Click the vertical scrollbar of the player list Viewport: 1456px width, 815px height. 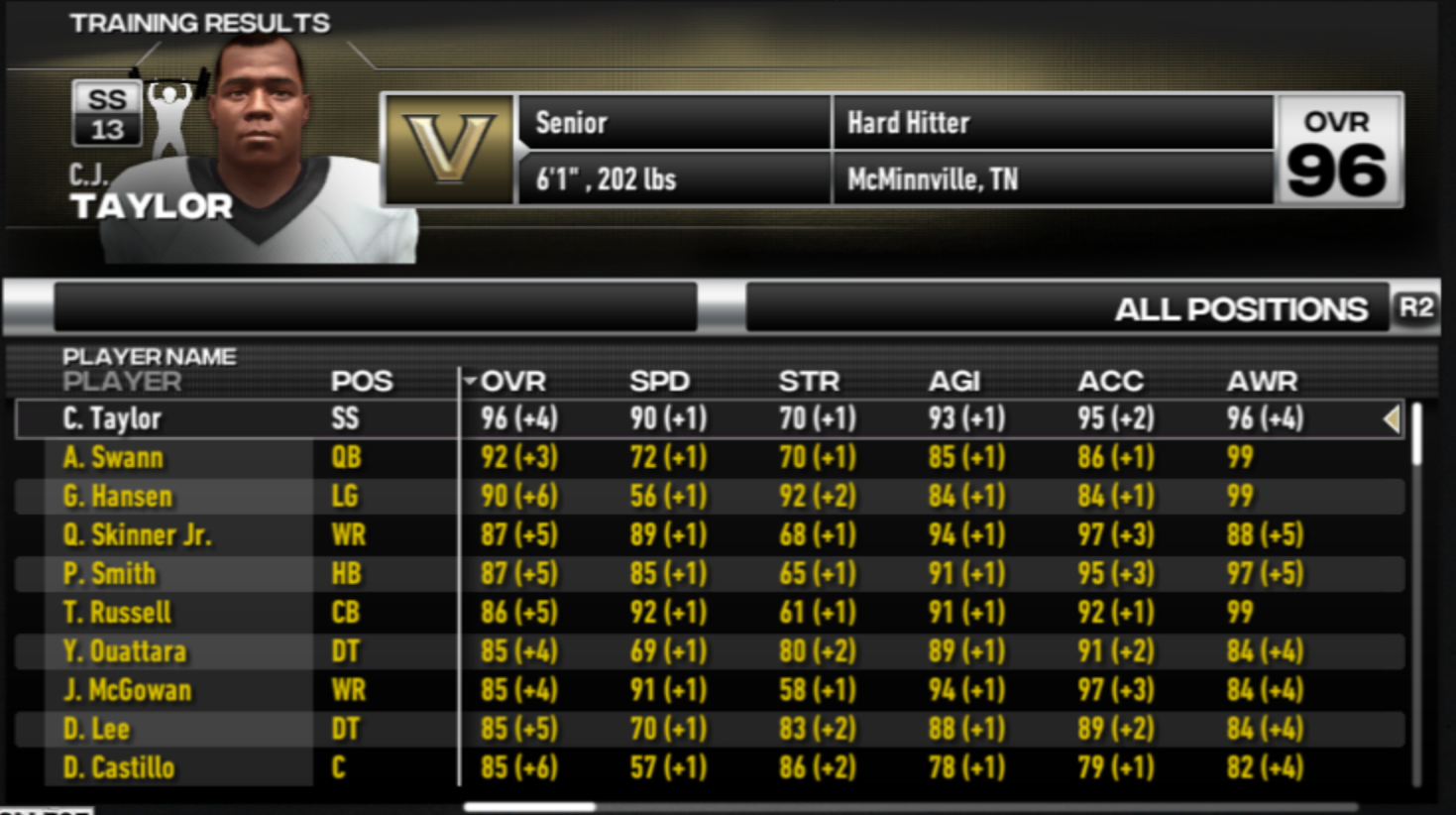[1416, 434]
